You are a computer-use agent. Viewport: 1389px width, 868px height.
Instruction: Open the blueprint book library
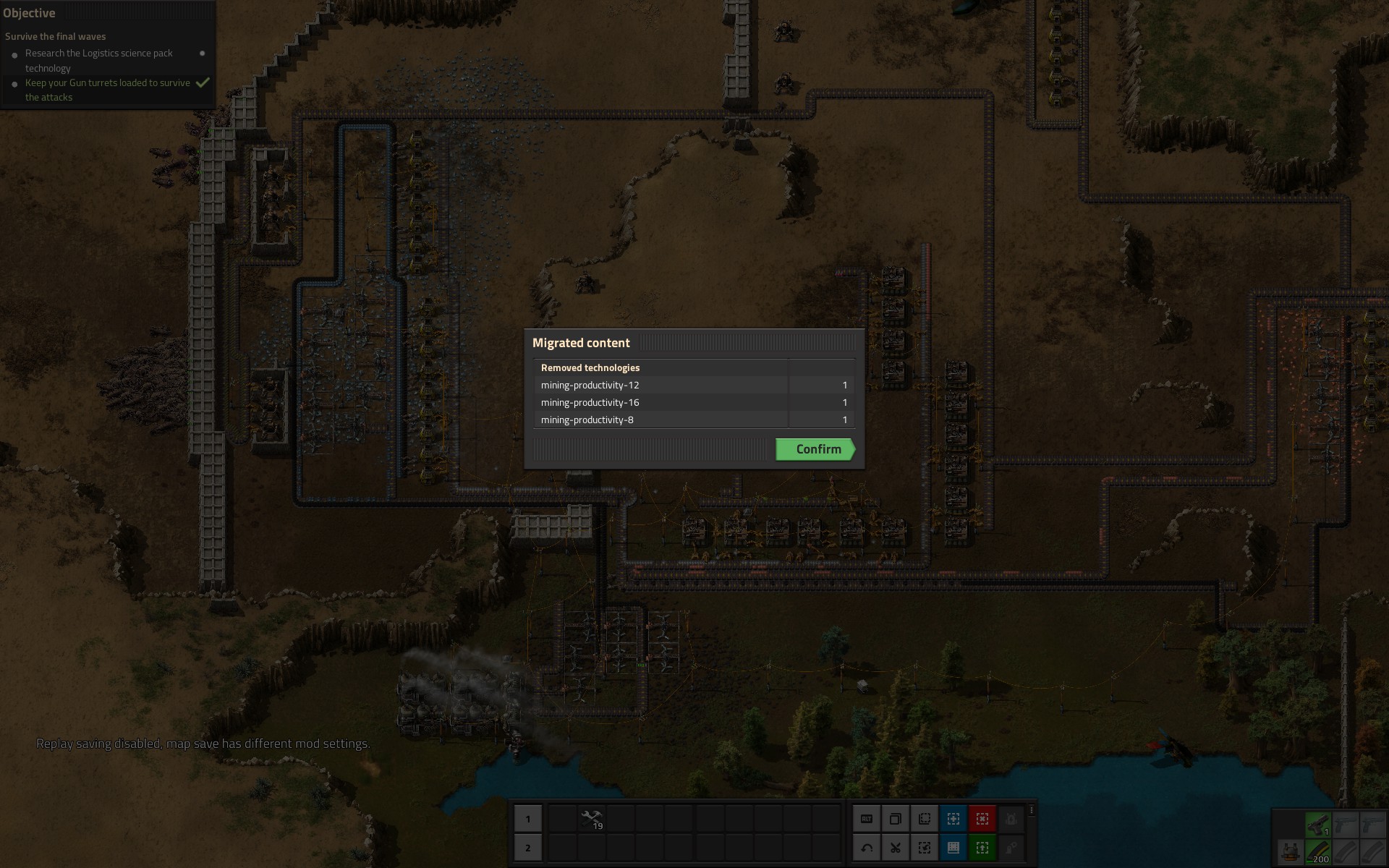[953, 848]
